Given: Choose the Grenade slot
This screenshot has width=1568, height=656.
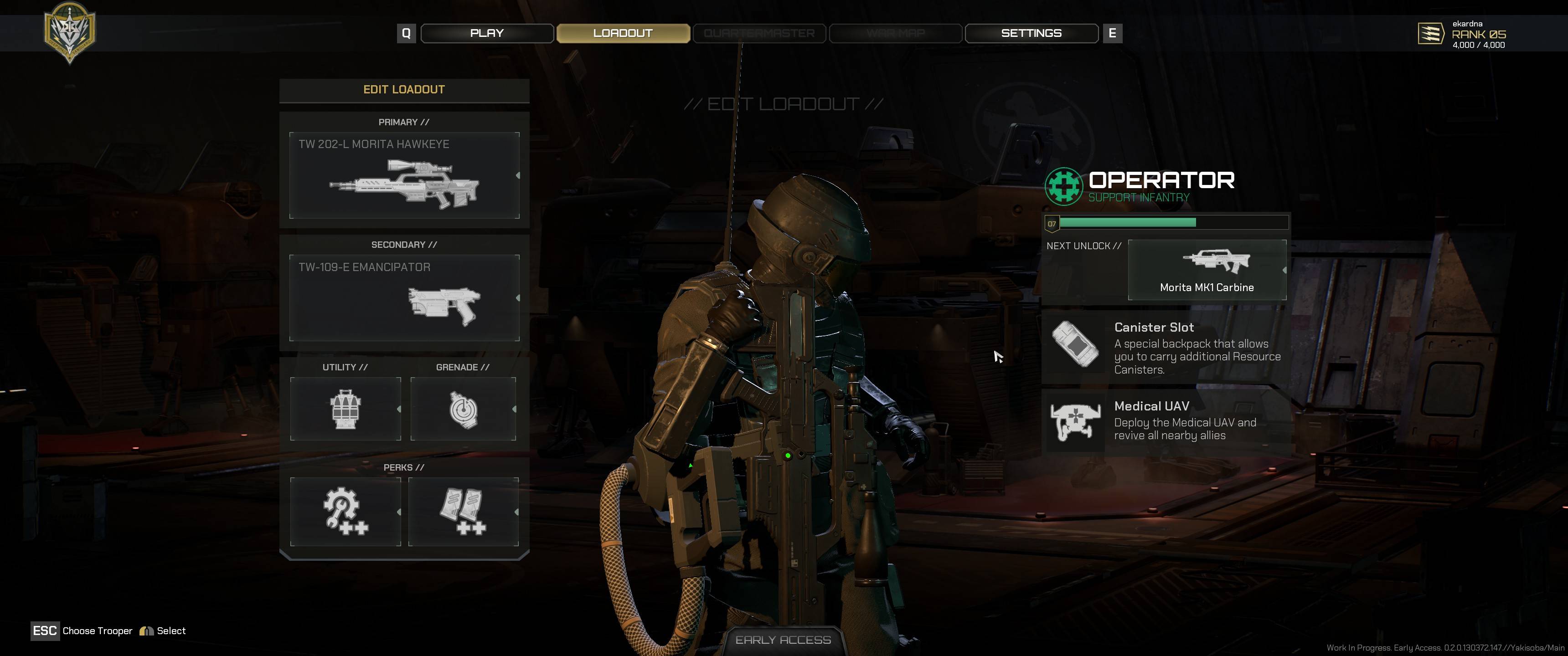Looking at the screenshot, I should [x=463, y=409].
